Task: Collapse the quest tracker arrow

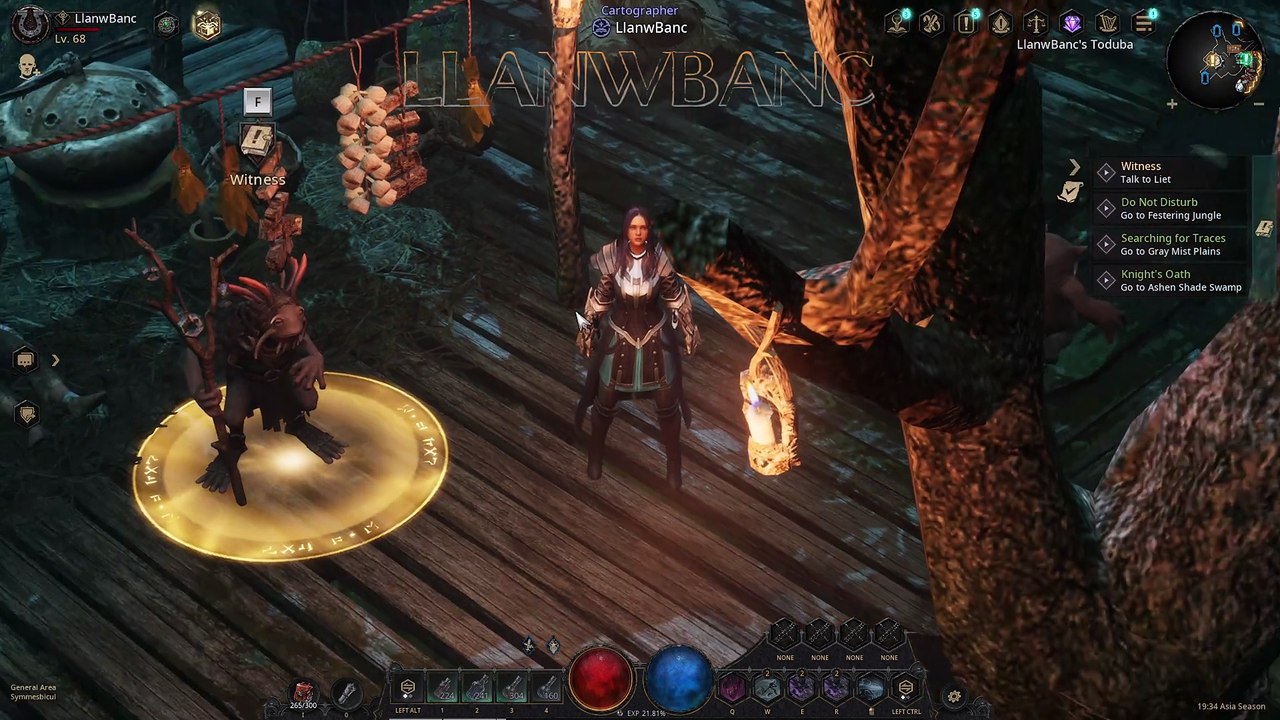Action: (x=1075, y=167)
